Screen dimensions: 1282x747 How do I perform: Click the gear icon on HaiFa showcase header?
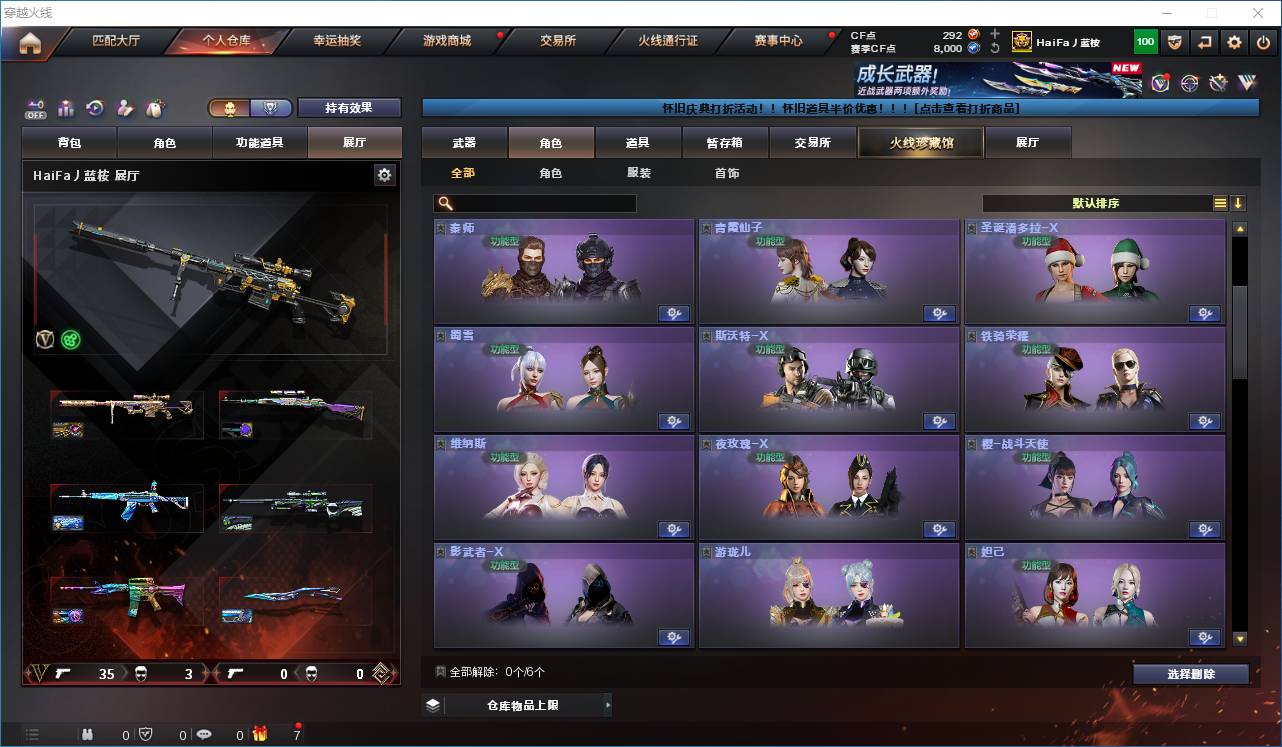click(385, 173)
